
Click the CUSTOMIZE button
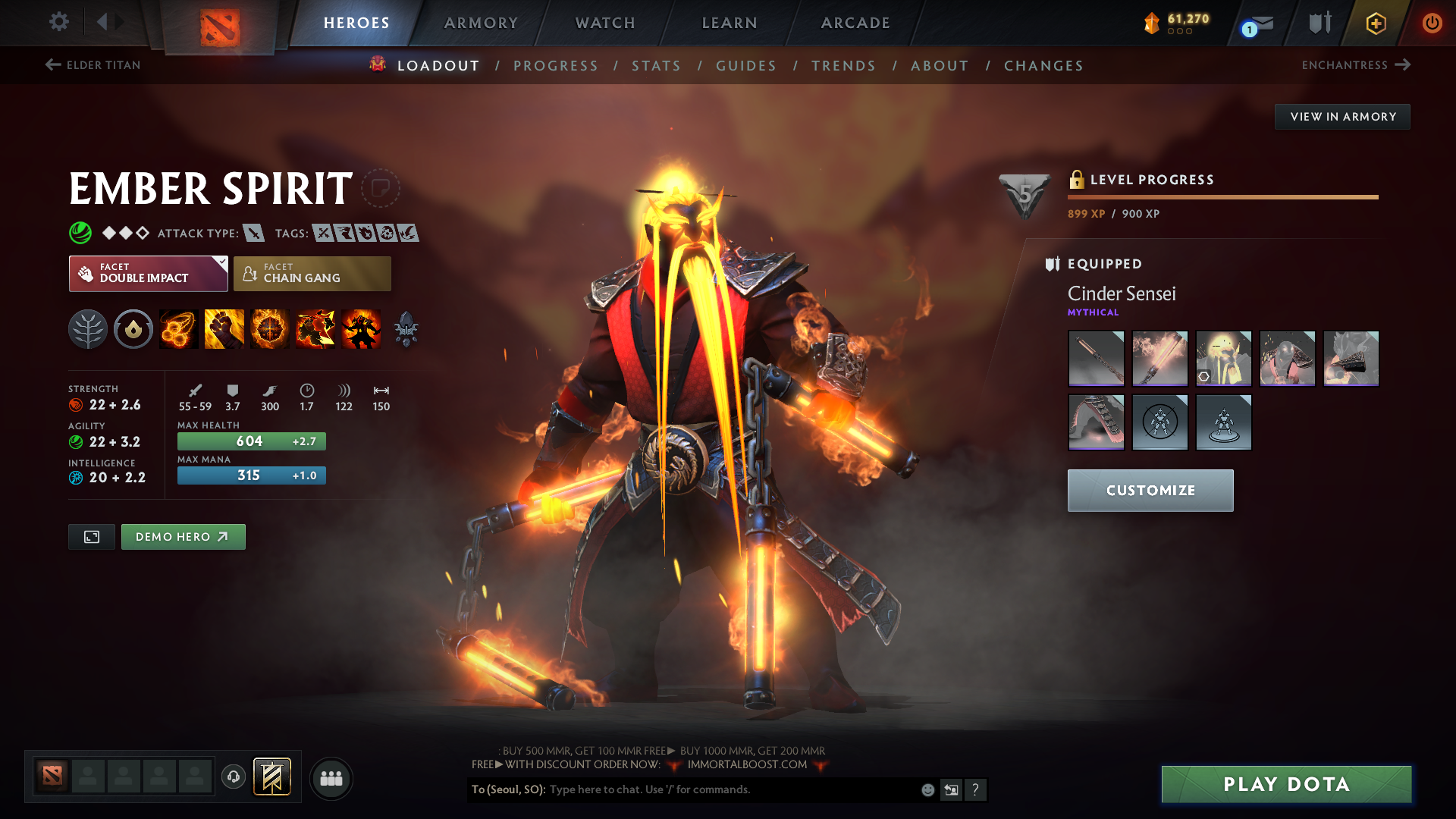pyautogui.click(x=1150, y=490)
